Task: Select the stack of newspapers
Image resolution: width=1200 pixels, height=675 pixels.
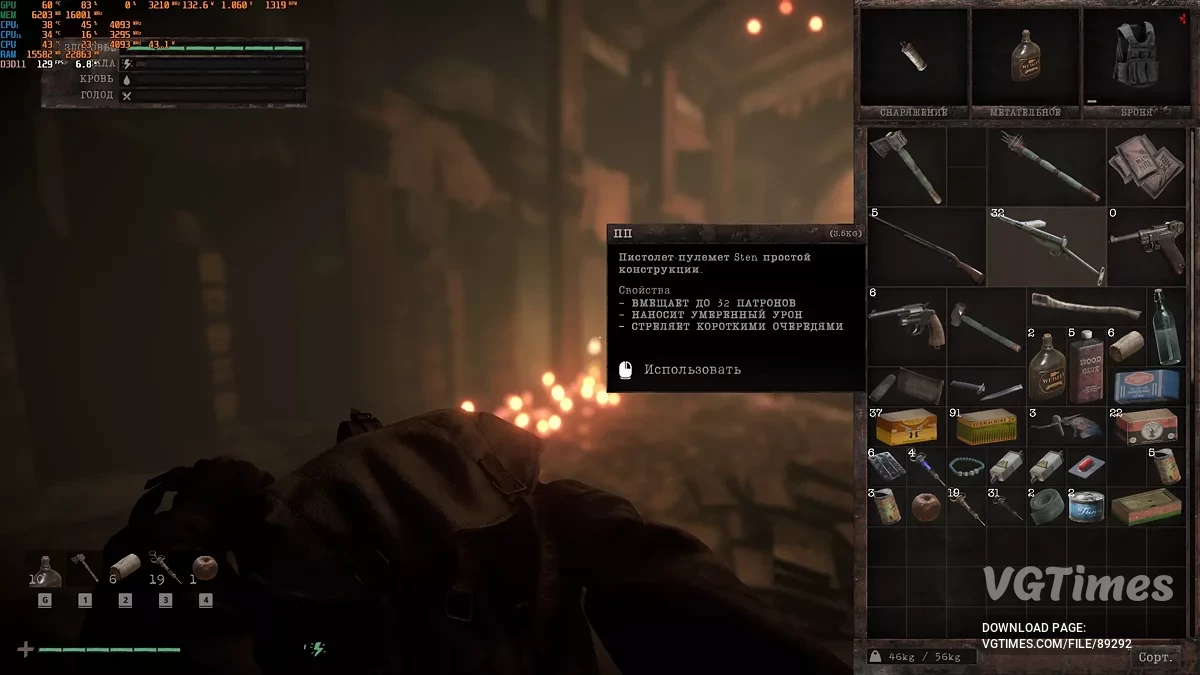Action: [1146, 166]
